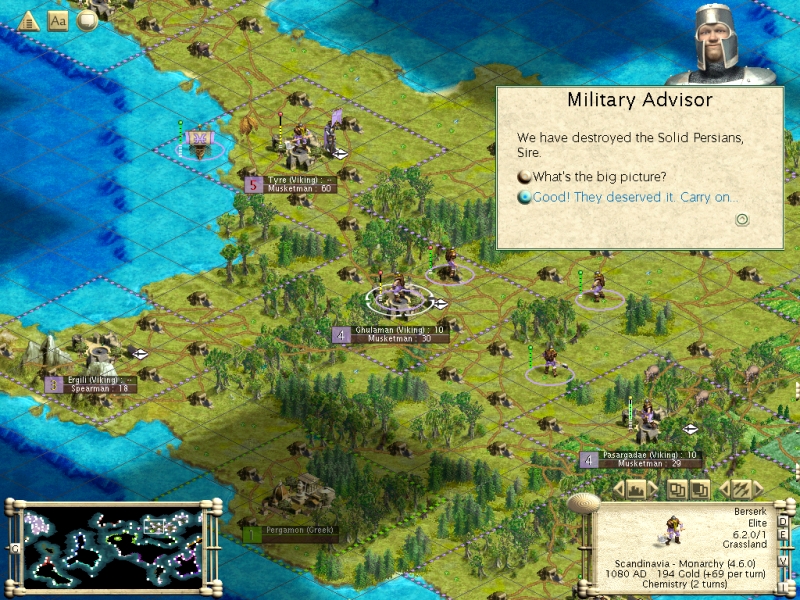This screenshot has height=600, width=800.
Task: Click the triple-arrows unit button
Action: (740, 489)
